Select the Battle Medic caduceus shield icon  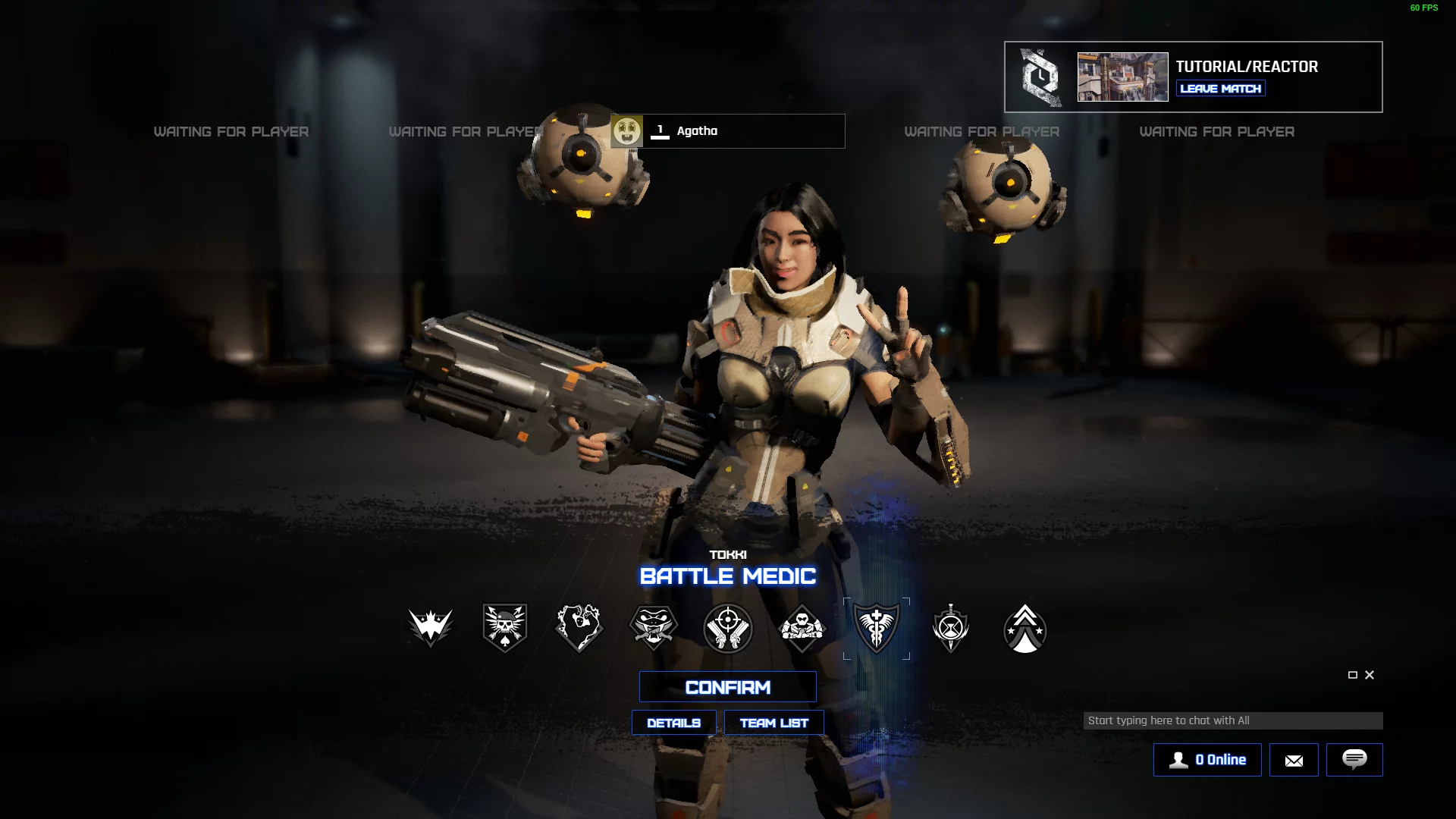pyautogui.click(x=876, y=628)
